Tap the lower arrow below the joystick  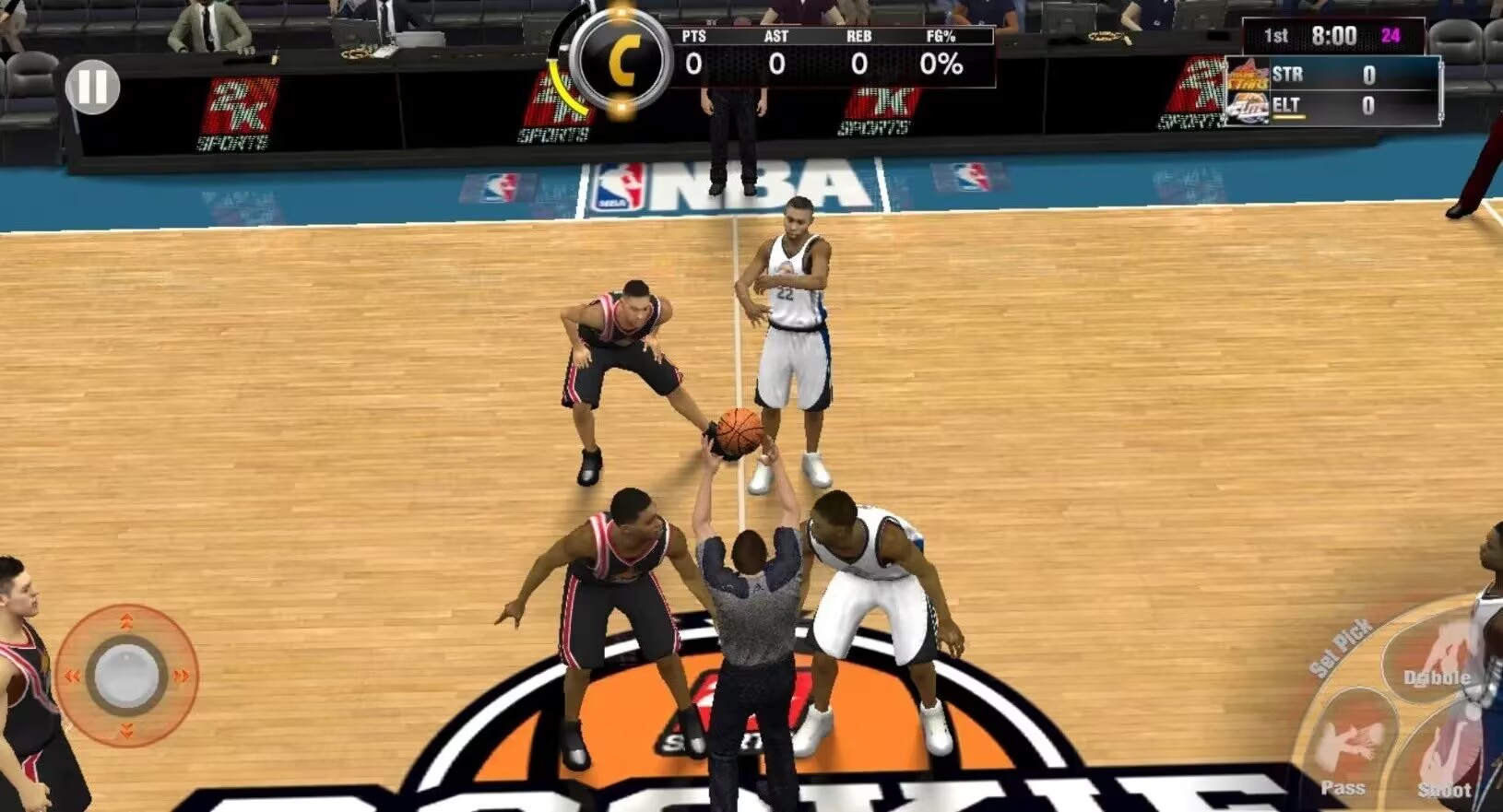click(x=127, y=729)
